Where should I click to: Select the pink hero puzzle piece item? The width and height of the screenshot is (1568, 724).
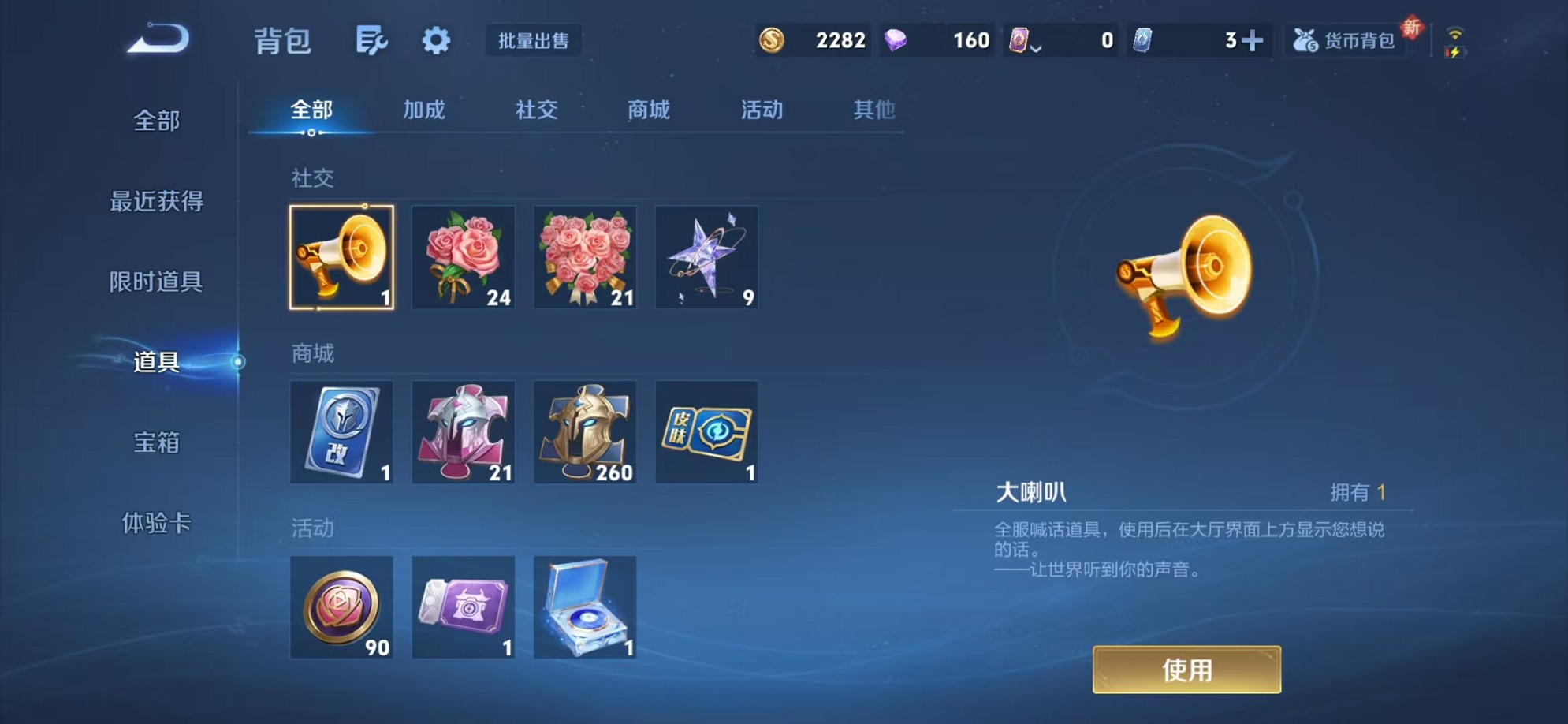[x=464, y=432]
